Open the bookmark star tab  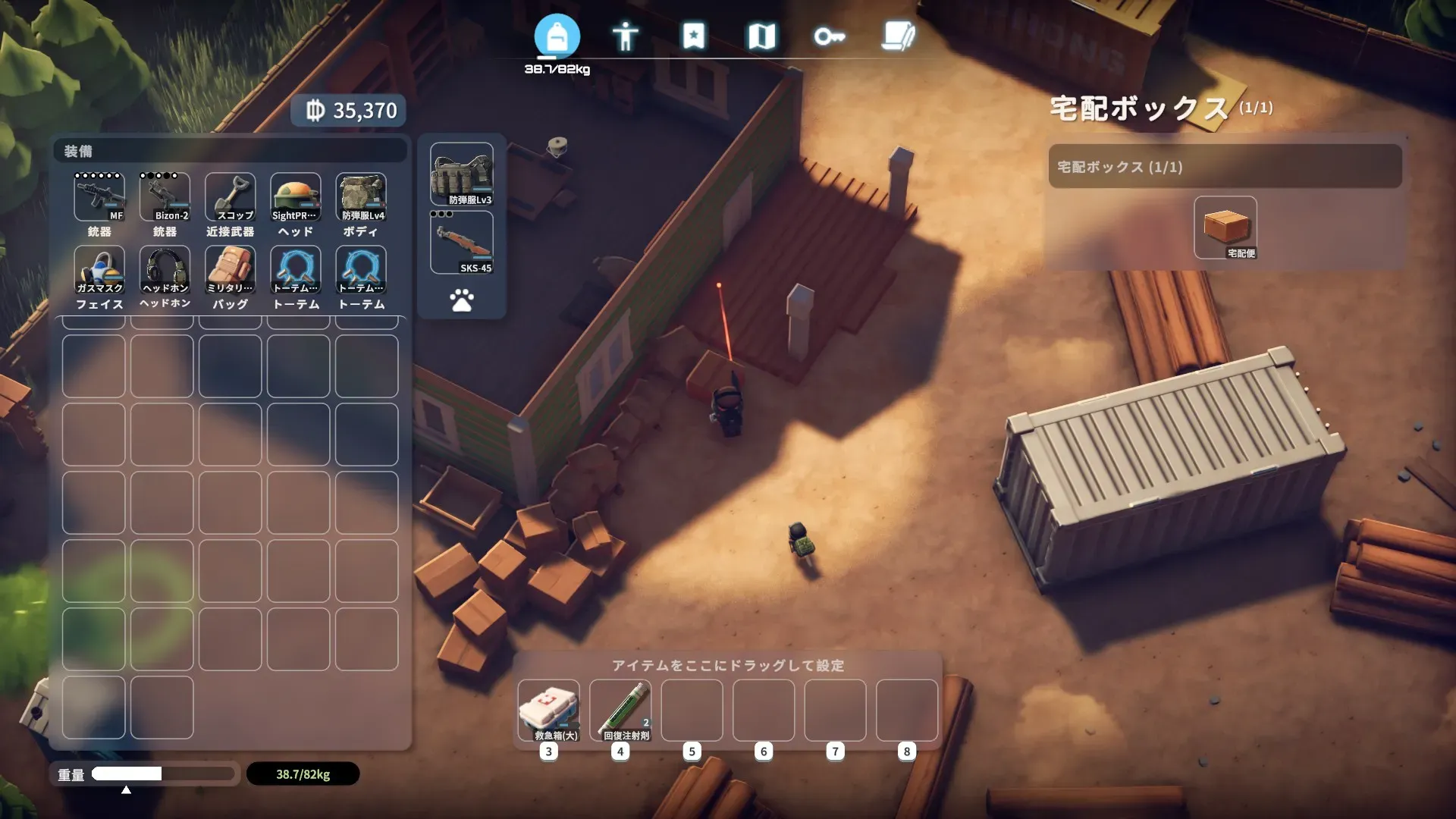693,36
